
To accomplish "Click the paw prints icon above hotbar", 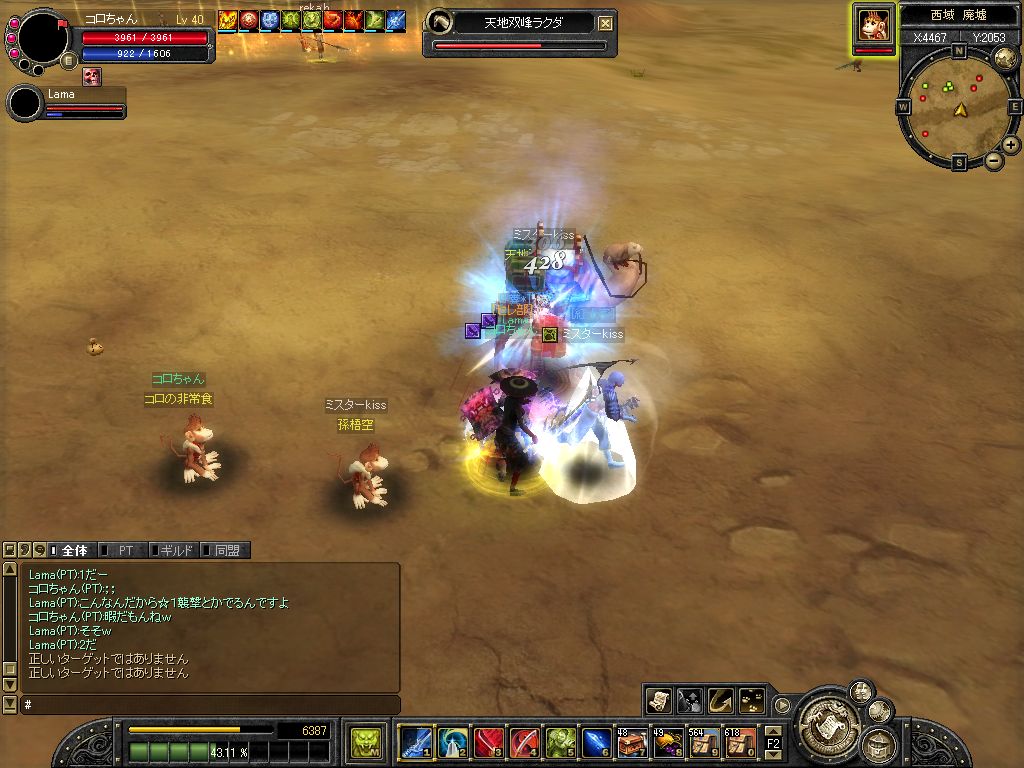I will click(752, 700).
